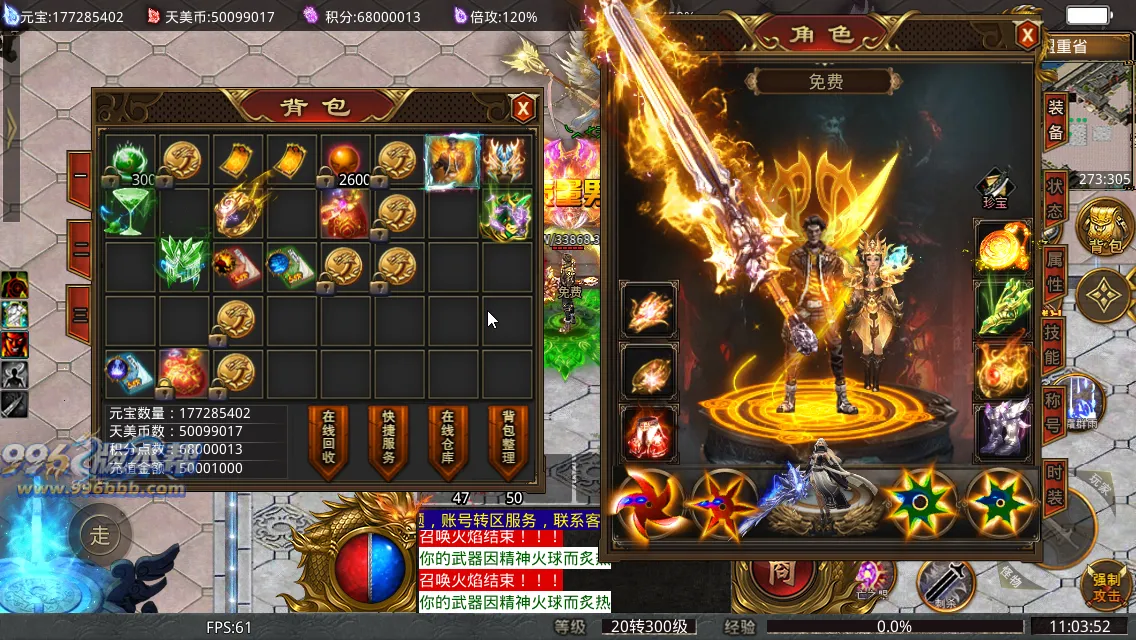Show the 技能 skills tab
Screen dimensions: 1136x640
[1053, 345]
